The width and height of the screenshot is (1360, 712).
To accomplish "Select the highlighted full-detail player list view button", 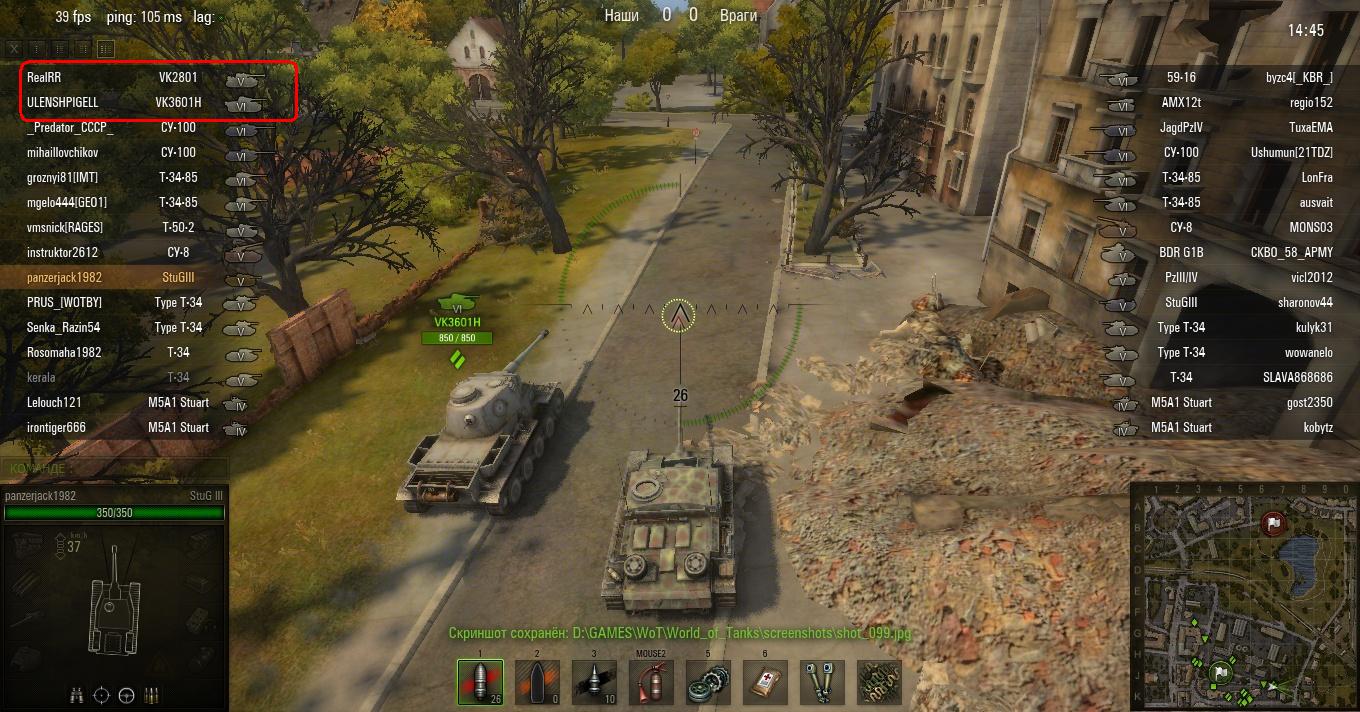I will point(105,48).
